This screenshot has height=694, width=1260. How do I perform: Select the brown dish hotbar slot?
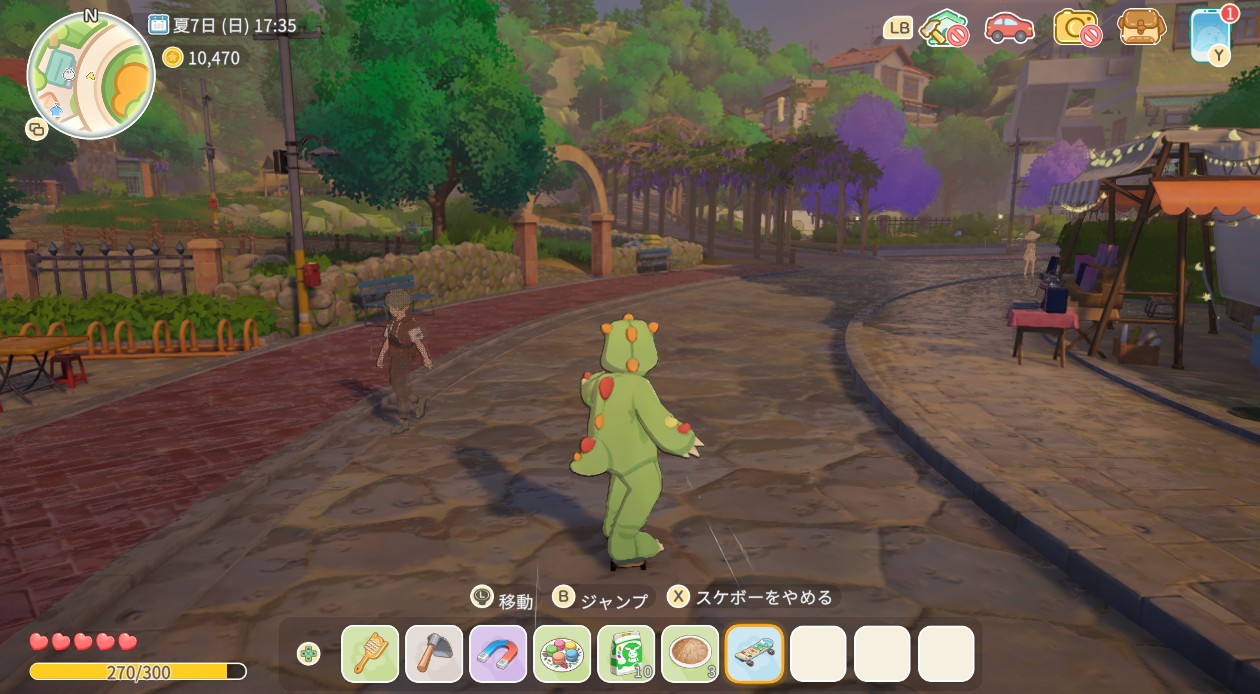[690, 654]
